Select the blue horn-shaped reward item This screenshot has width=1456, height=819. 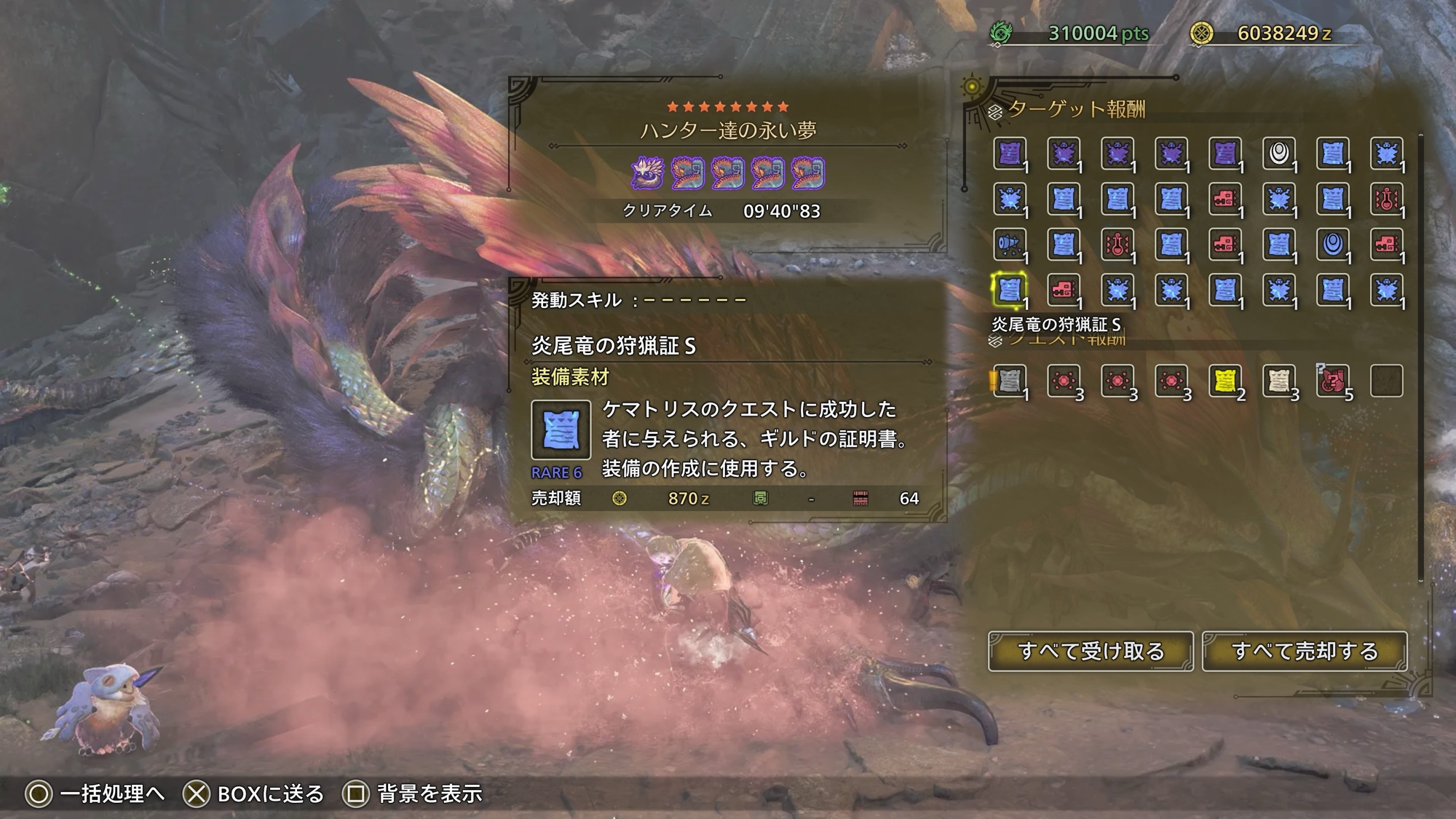click(1010, 245)
